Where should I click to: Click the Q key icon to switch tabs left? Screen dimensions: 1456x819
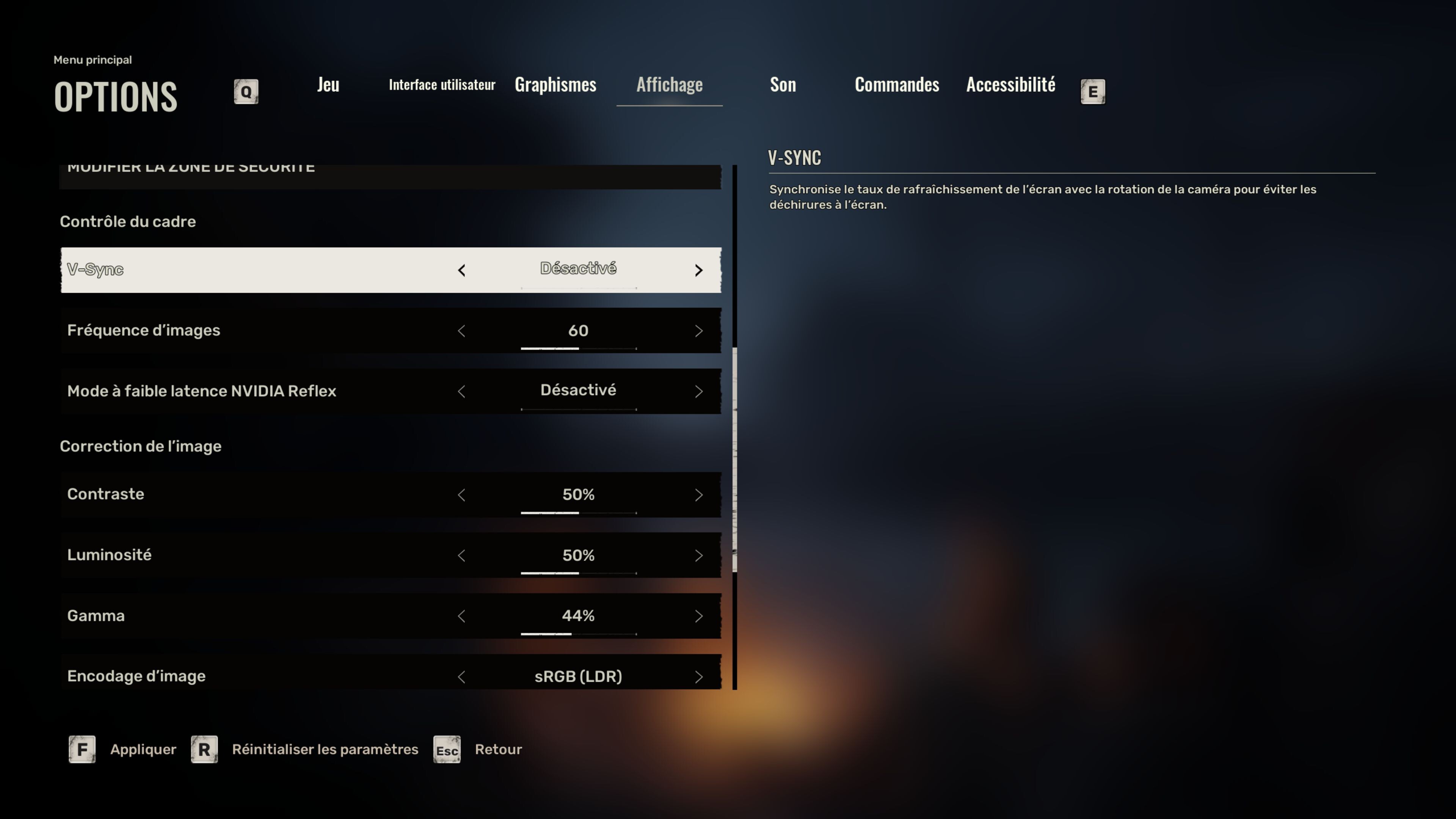(x=246, y=91)
